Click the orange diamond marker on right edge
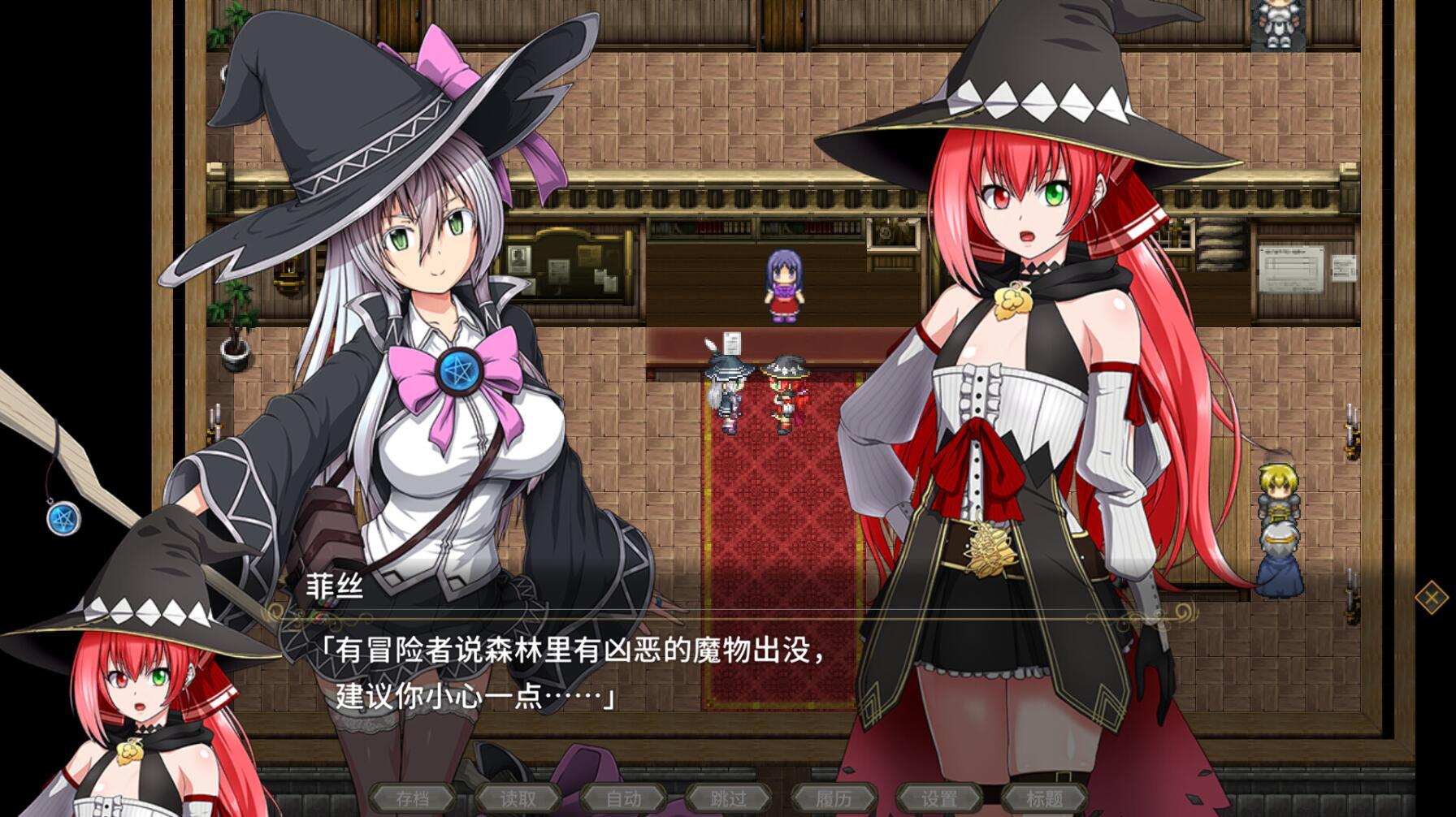The height and width of the screenshot is (817, 1456). 1430,599
